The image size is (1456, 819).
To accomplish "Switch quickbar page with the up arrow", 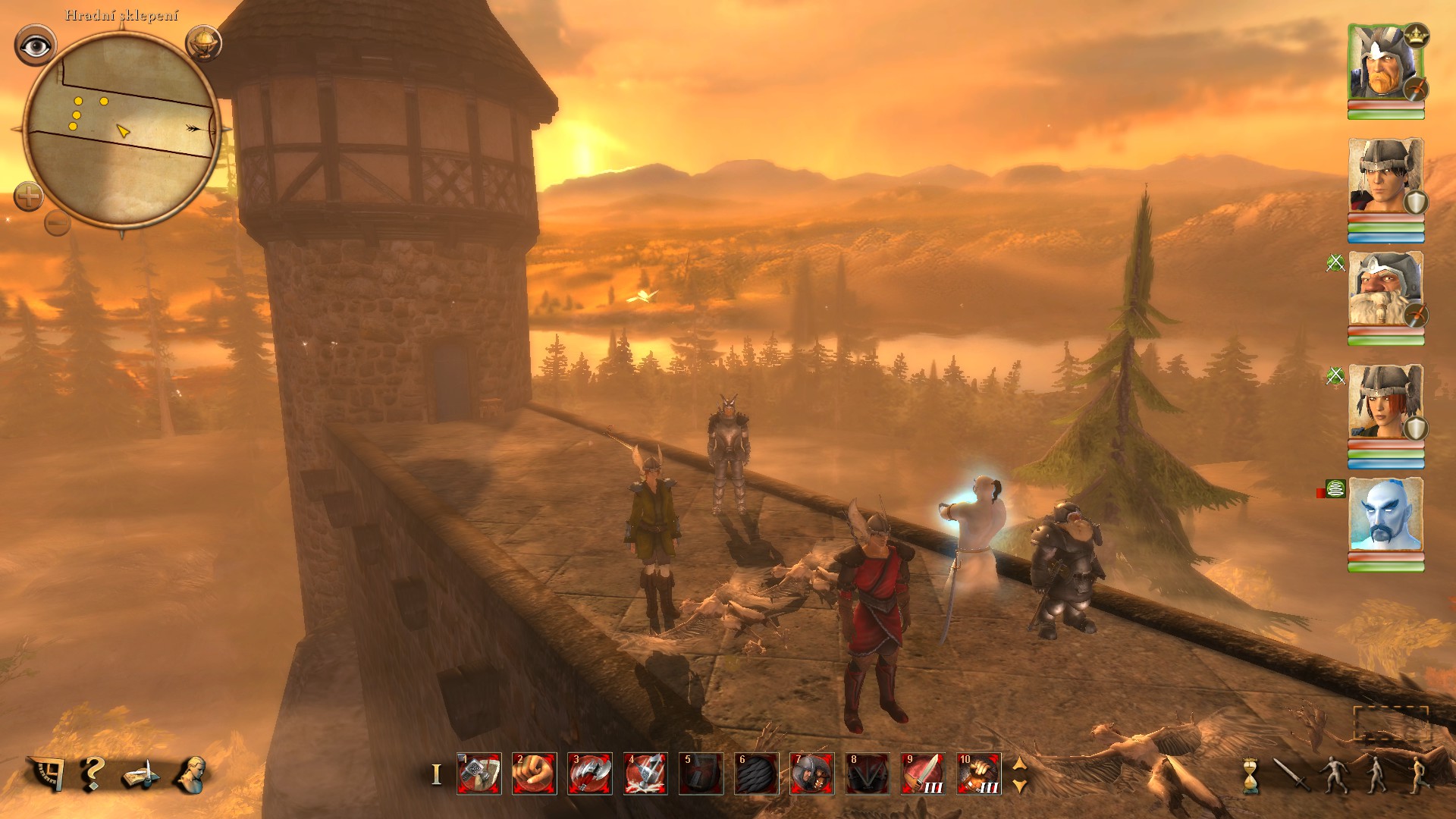I will point(1020,764).
